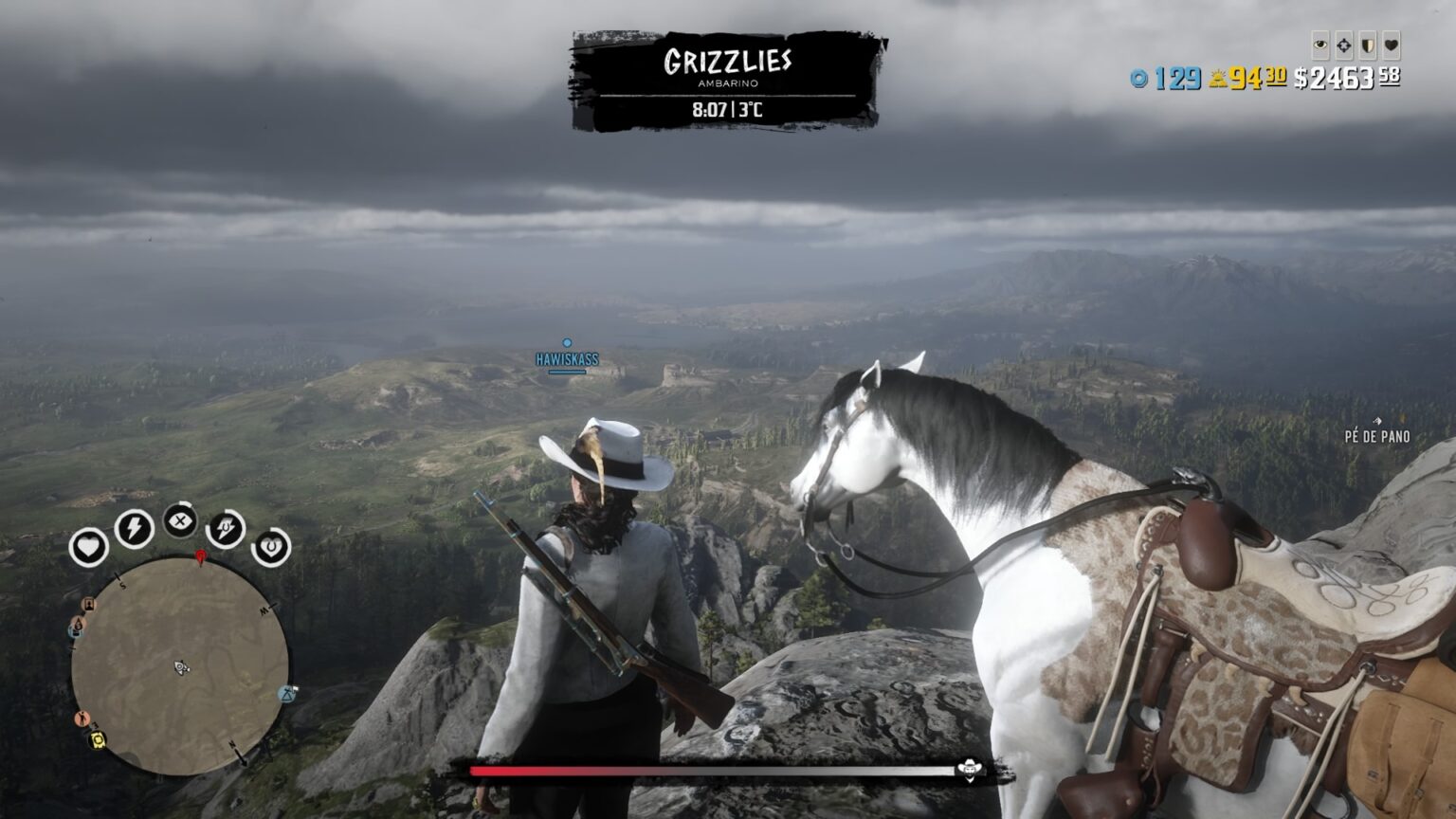
Task: Select the Dead Eye core icon
Action: pyautogui.click(x=180, y=519)
